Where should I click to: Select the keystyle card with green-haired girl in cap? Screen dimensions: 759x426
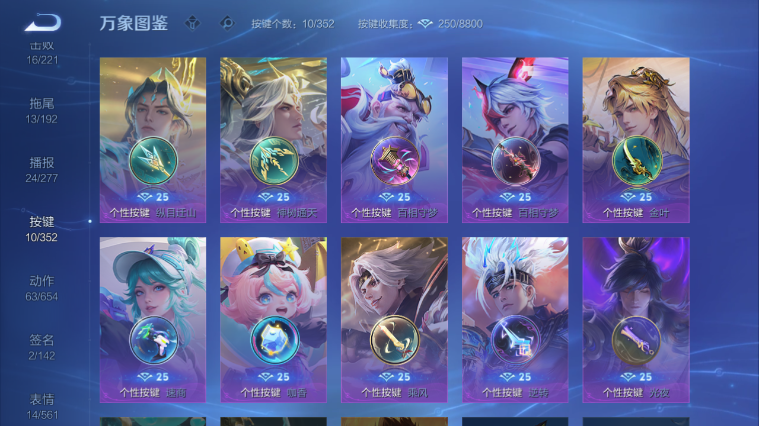click(153, 319)
